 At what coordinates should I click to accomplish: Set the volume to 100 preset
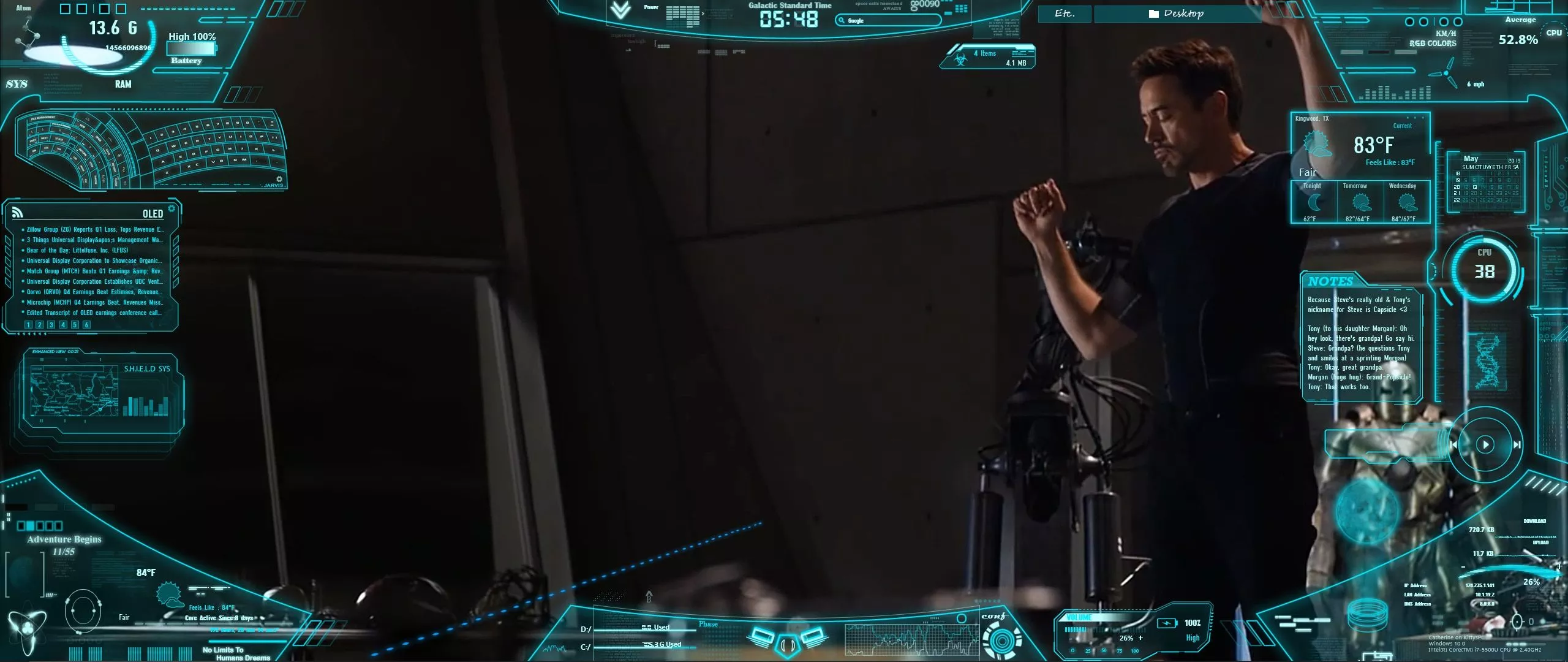pos(1134,651)
